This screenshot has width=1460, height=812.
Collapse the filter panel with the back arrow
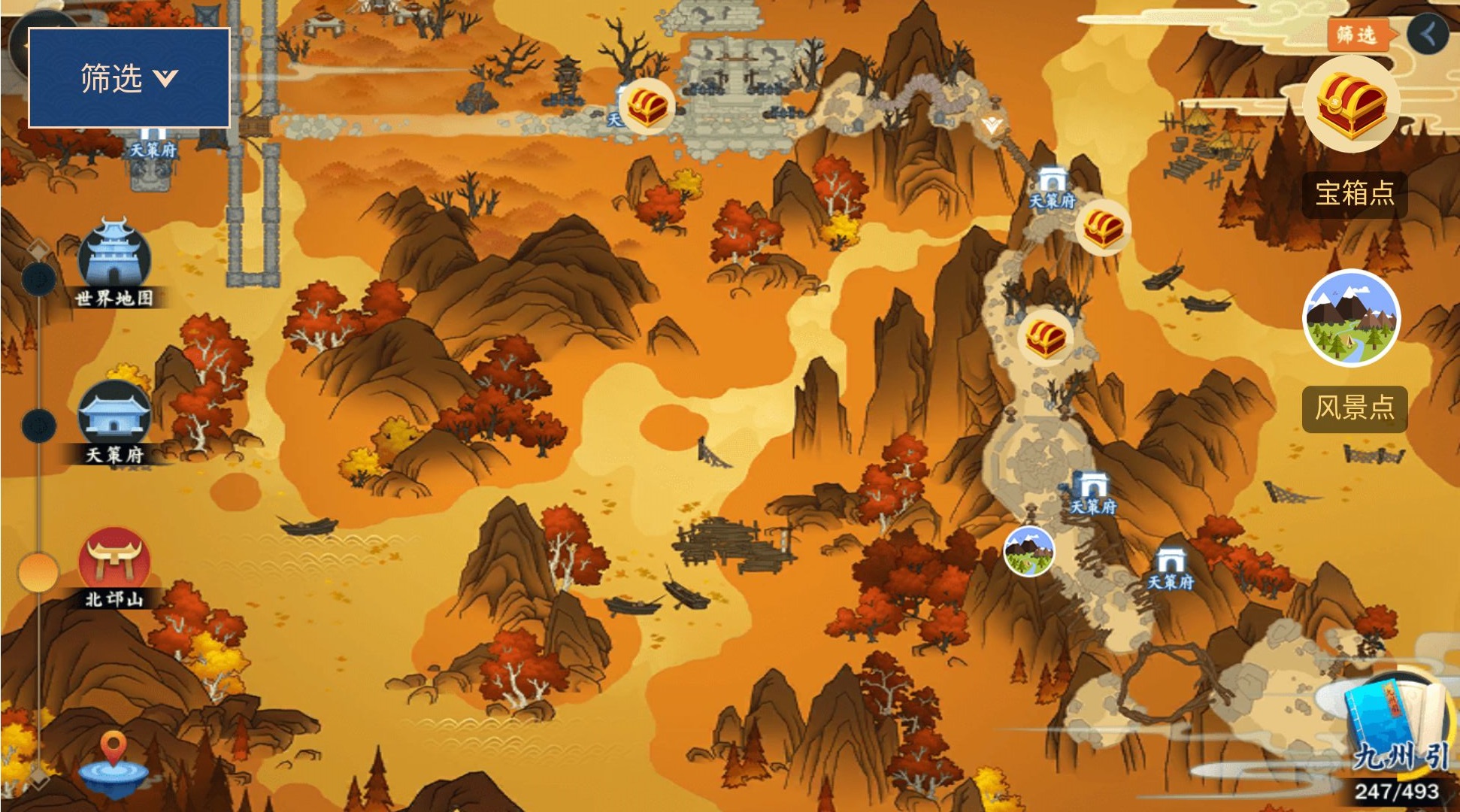click(x=1428, y=34)
